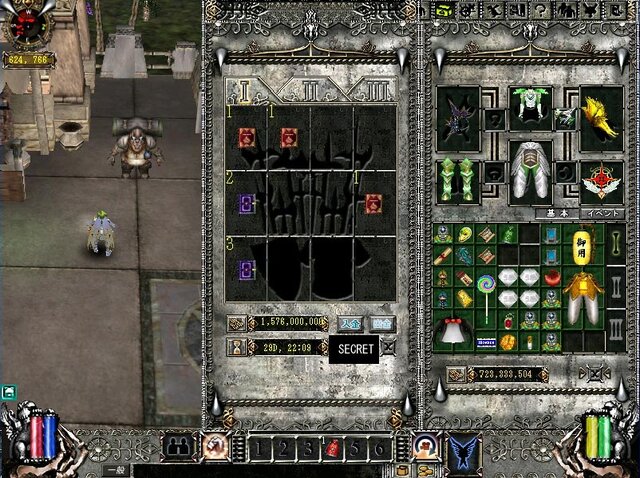
Task: Switch to bank tab II
Action: (310, 91)
